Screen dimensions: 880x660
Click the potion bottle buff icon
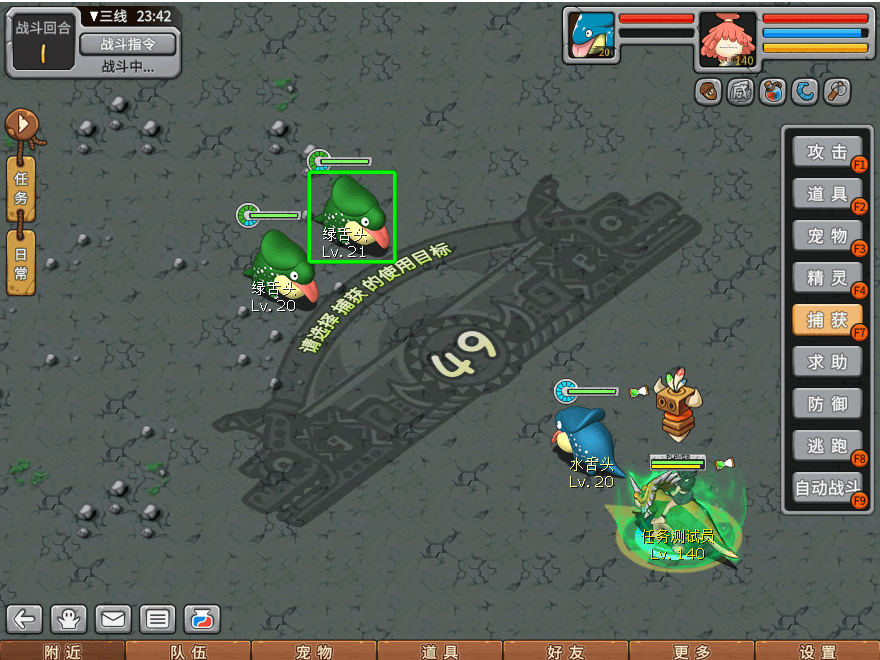(772, 92)
